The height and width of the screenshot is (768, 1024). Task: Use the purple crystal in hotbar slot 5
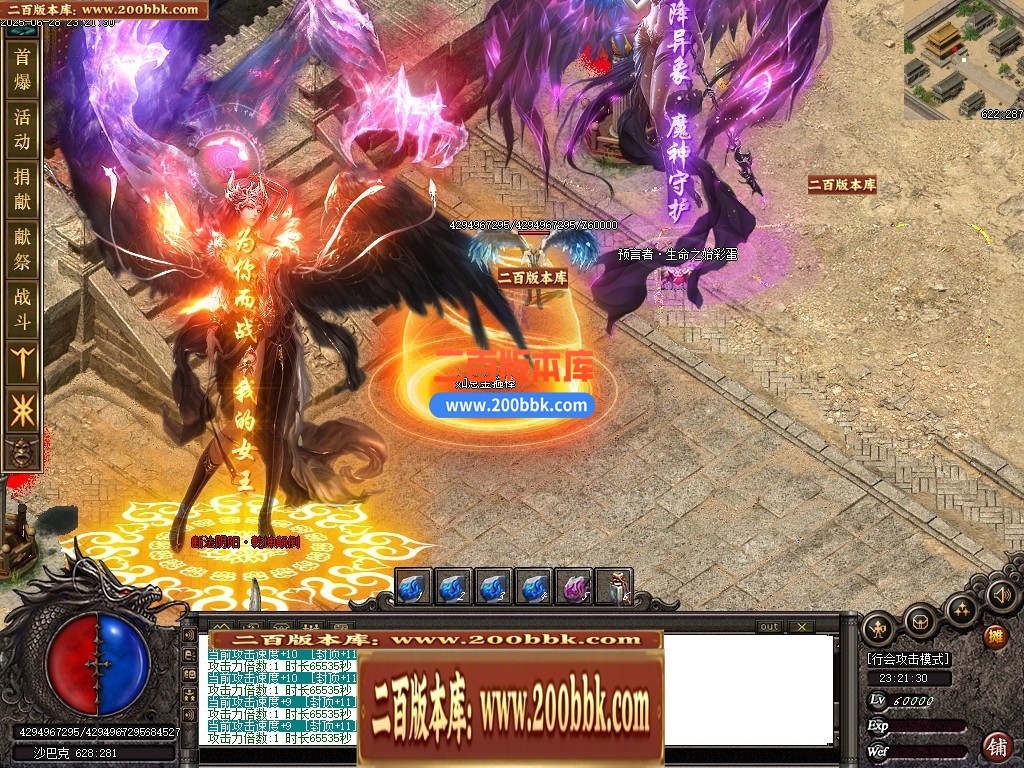(x=574, y=588)
